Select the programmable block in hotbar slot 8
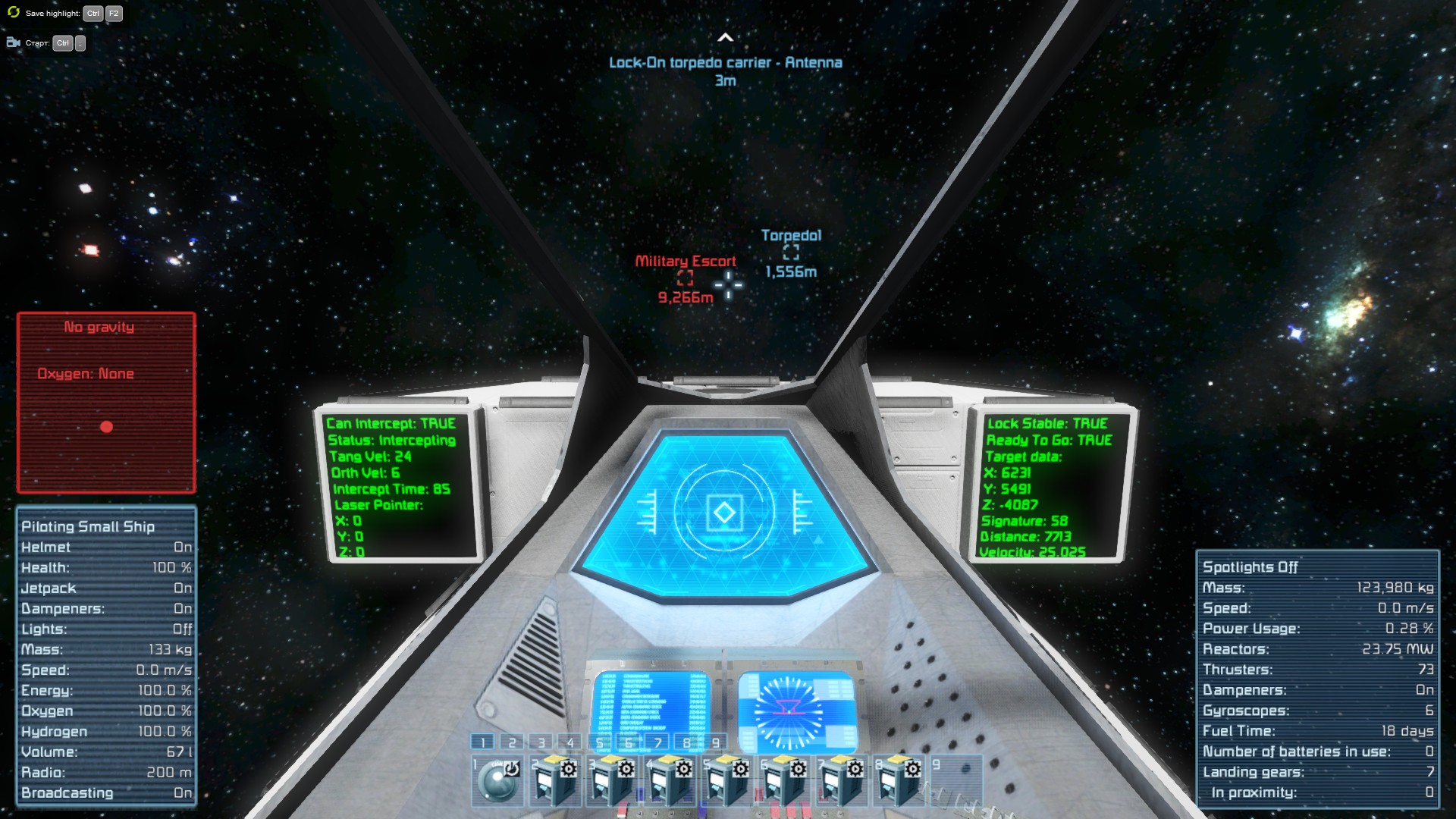This screenshot has height=819, width=1456. point(899,780)
